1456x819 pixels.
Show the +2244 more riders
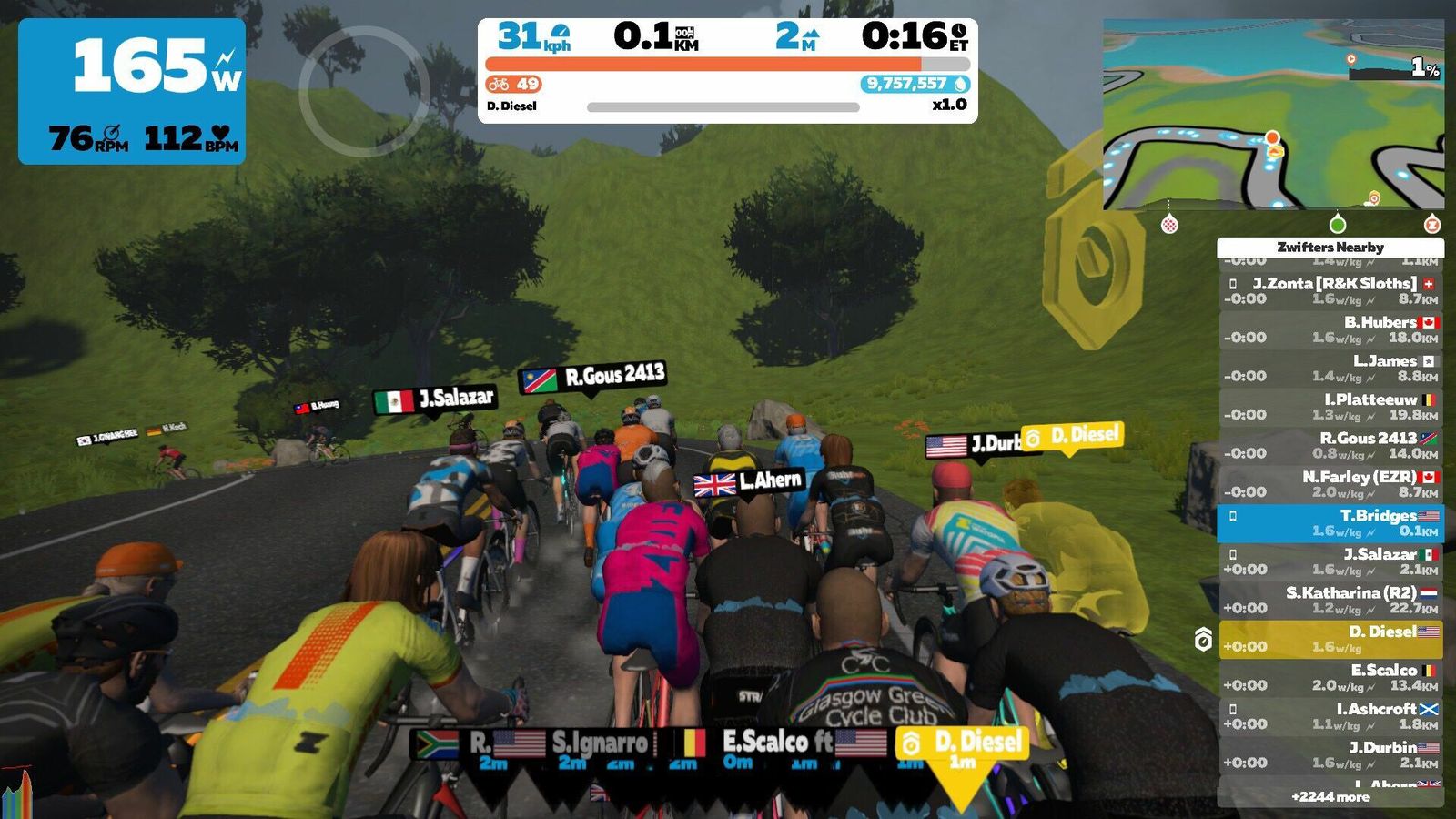click(1330, 797)
